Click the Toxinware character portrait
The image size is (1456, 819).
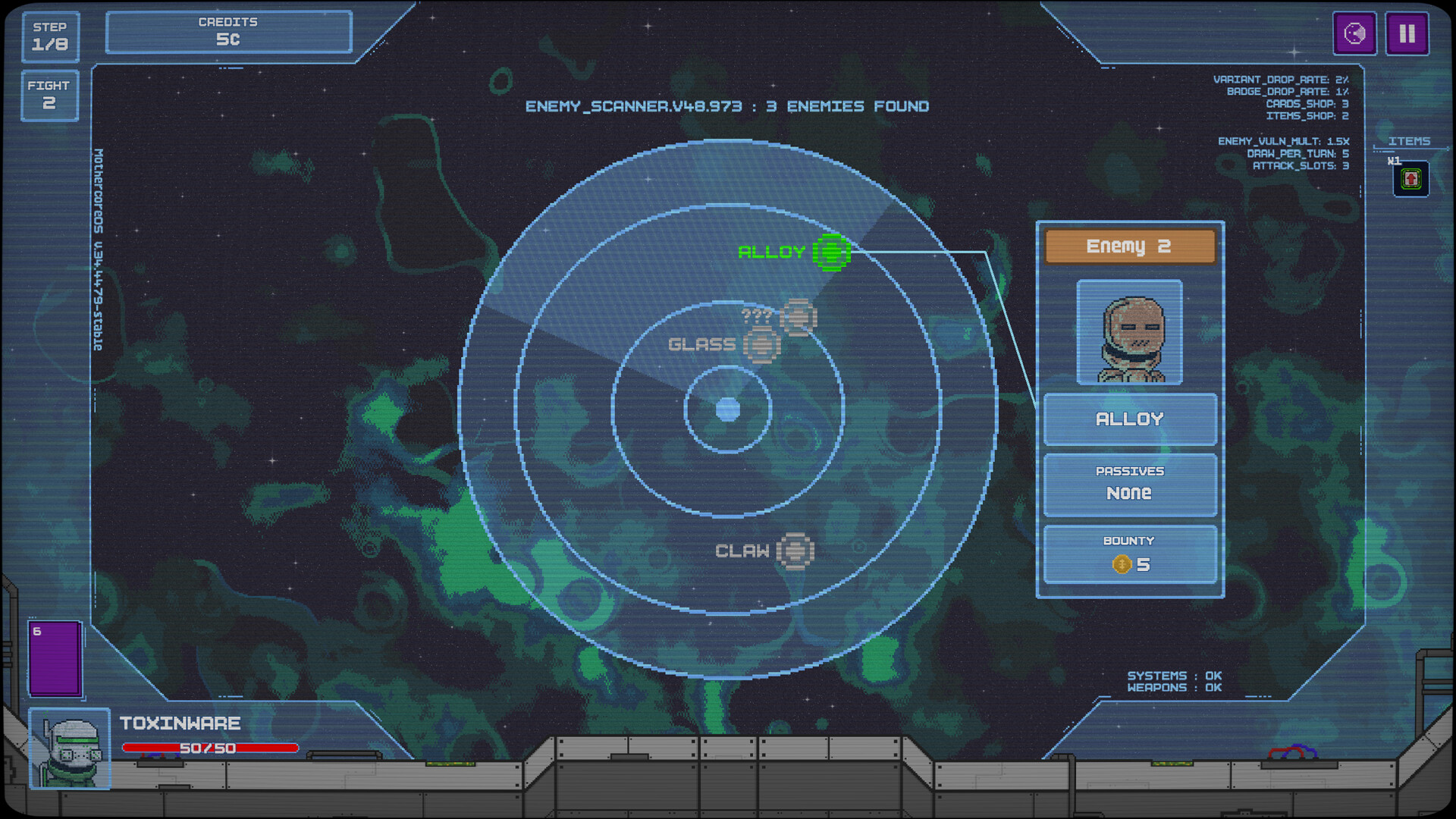click(69, 749)
